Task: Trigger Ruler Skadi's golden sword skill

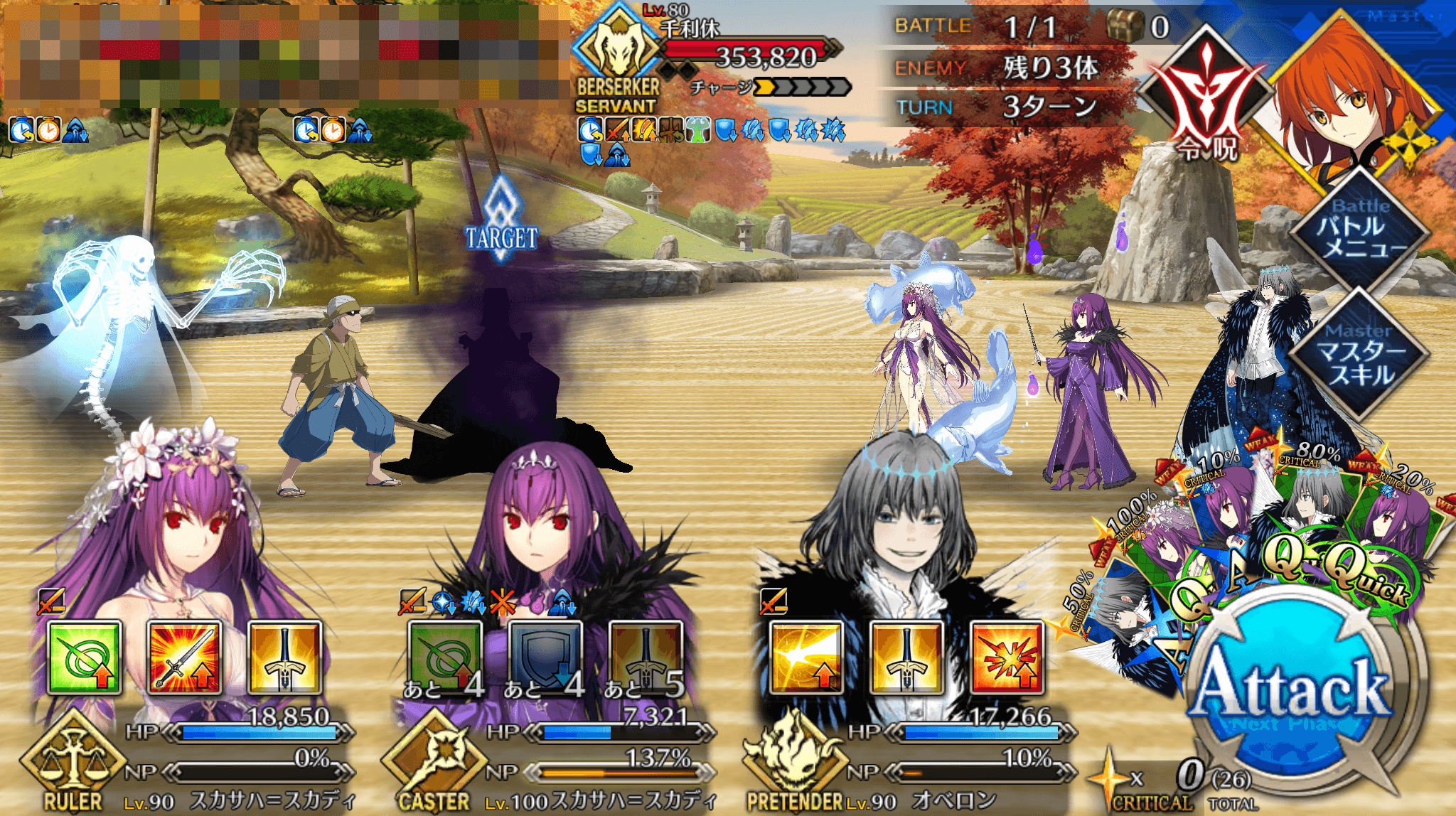Action: 284,657
